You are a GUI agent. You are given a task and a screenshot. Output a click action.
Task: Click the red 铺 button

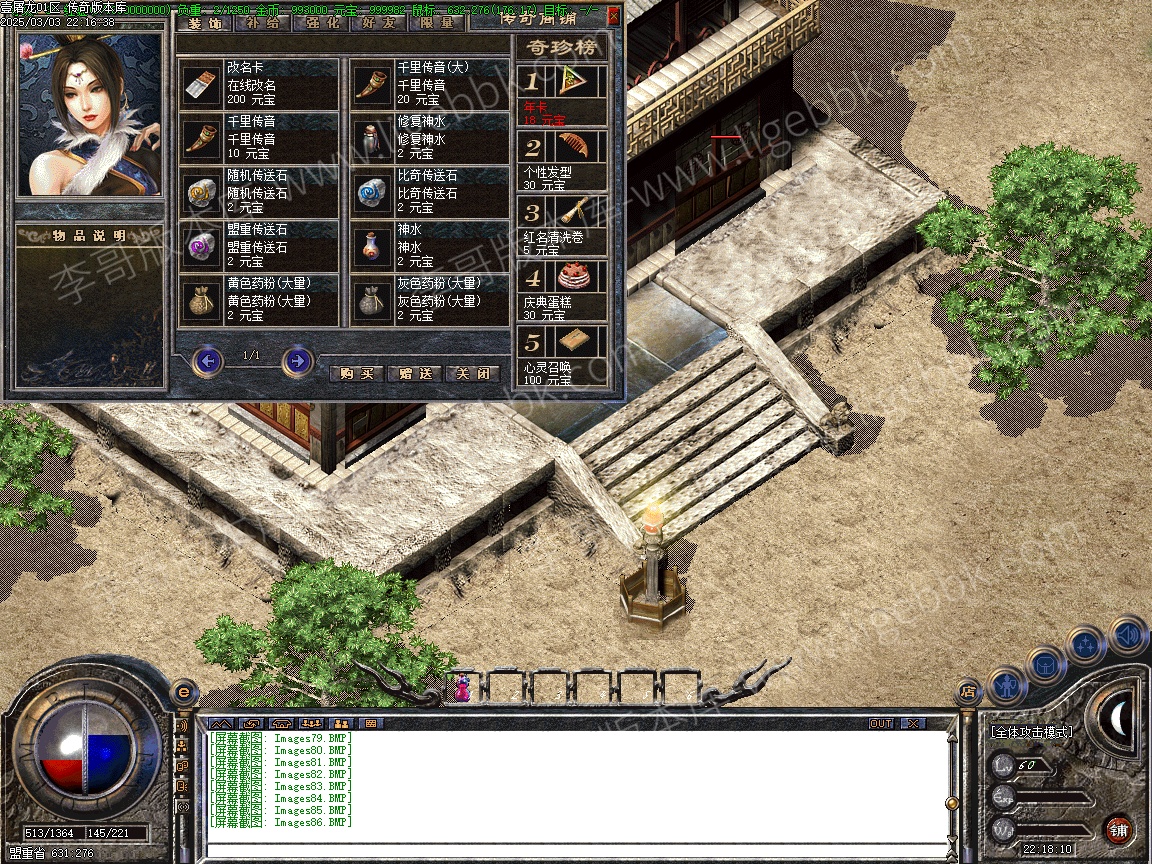pos(1118,829)
